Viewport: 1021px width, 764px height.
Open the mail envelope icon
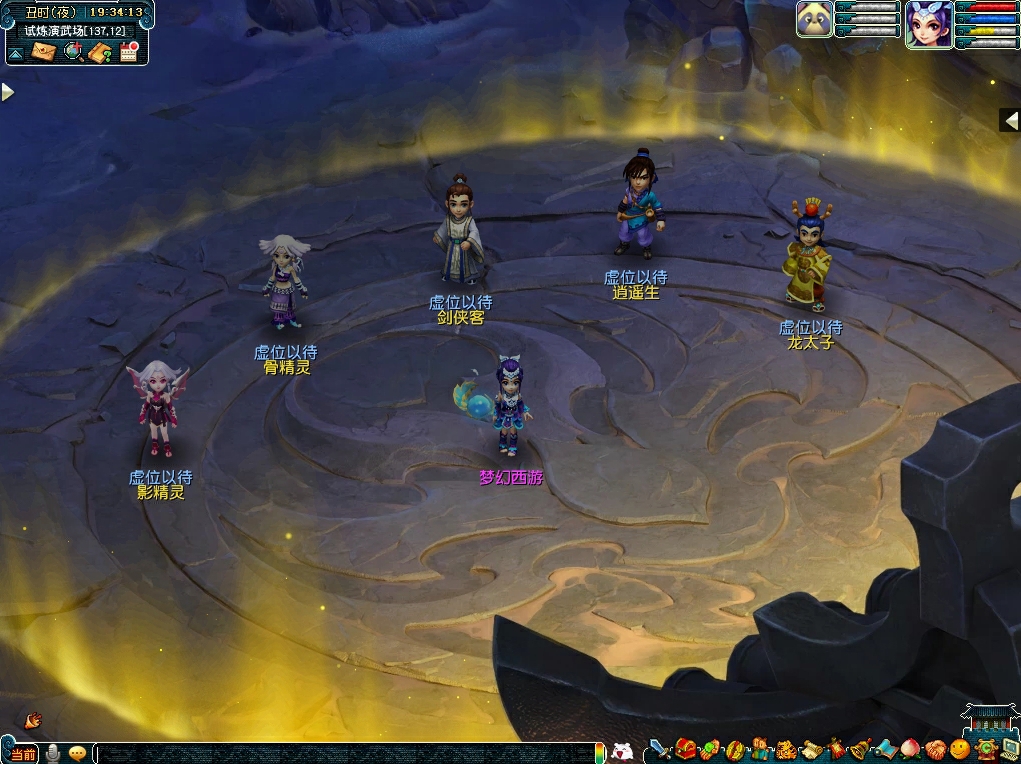coord(43,51)
